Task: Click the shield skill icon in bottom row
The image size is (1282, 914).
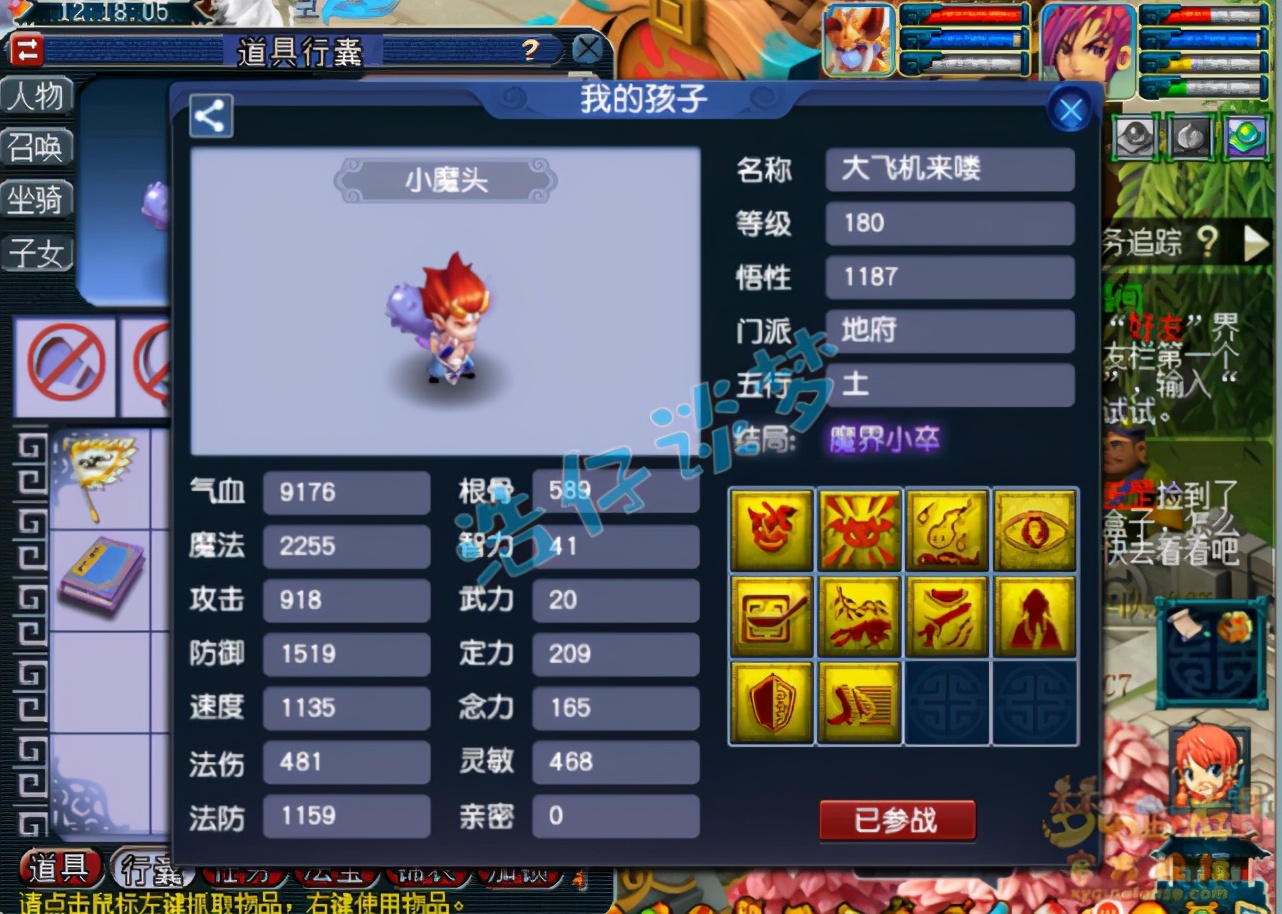Action: [x=770, y=702]
